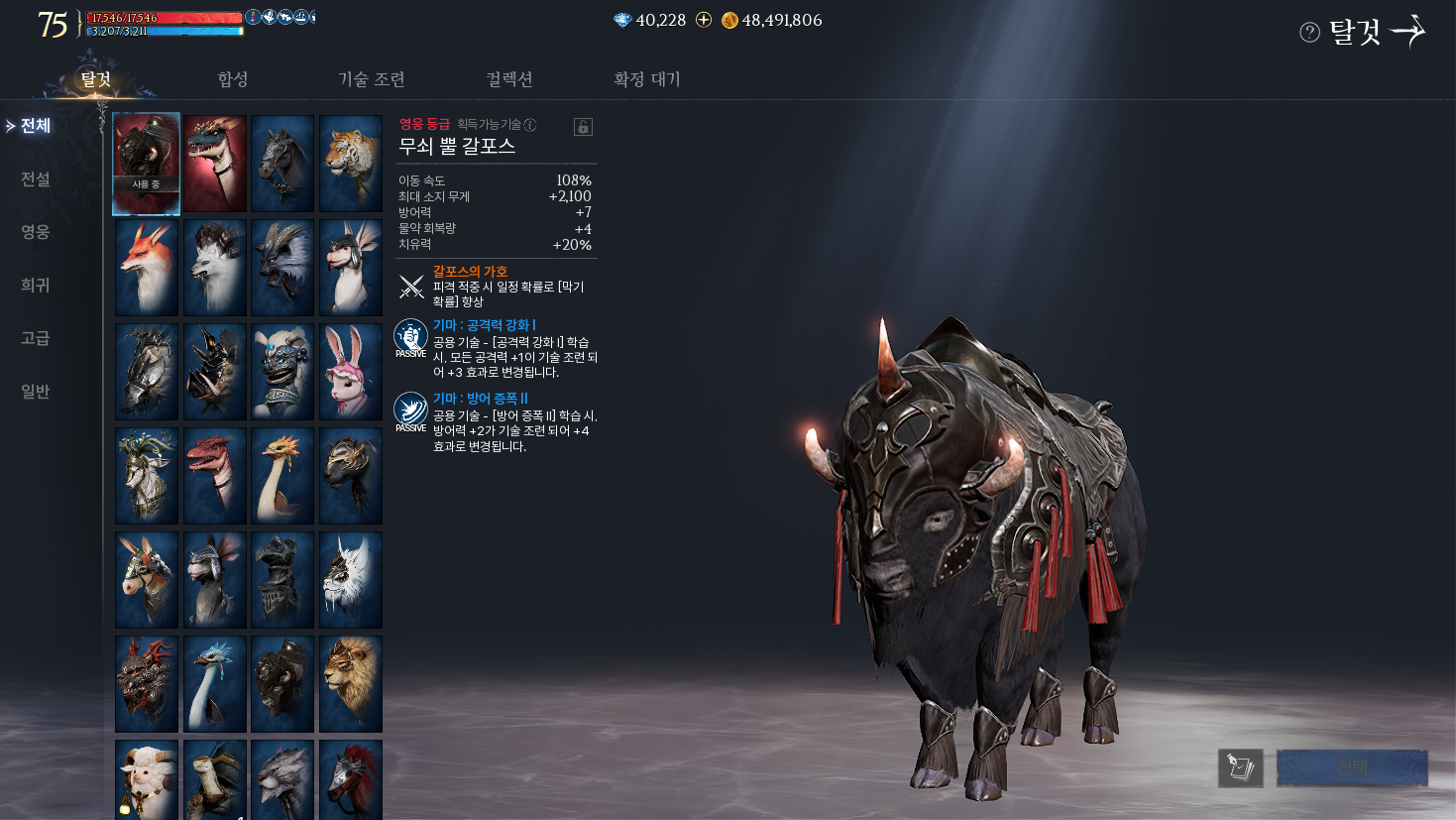Screen dimensions: 1456x820
Task: Select the 전체 filter
Action: click(36, 126)
